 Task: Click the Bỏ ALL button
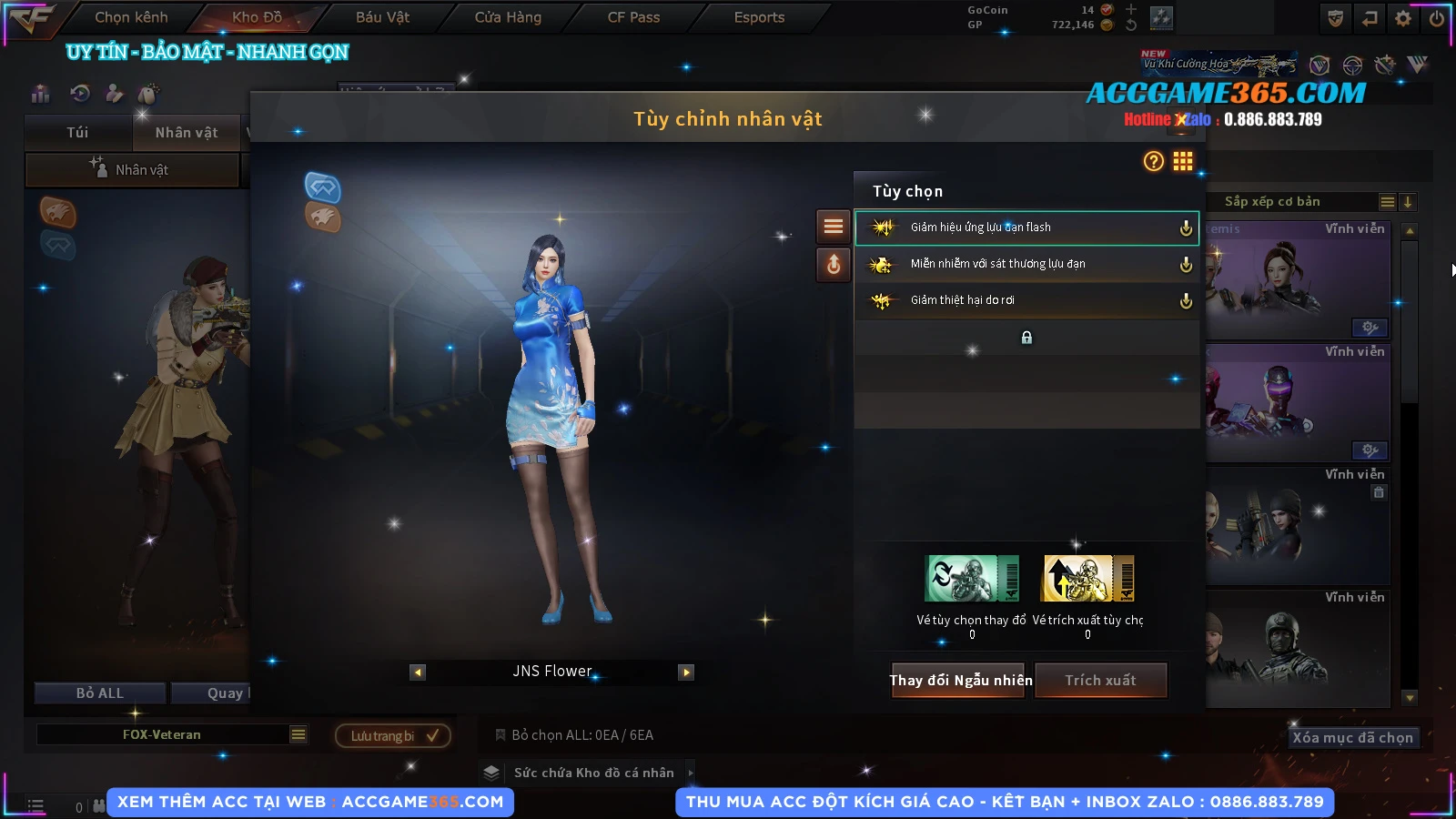pyautogui.click(x=100, y=693)
